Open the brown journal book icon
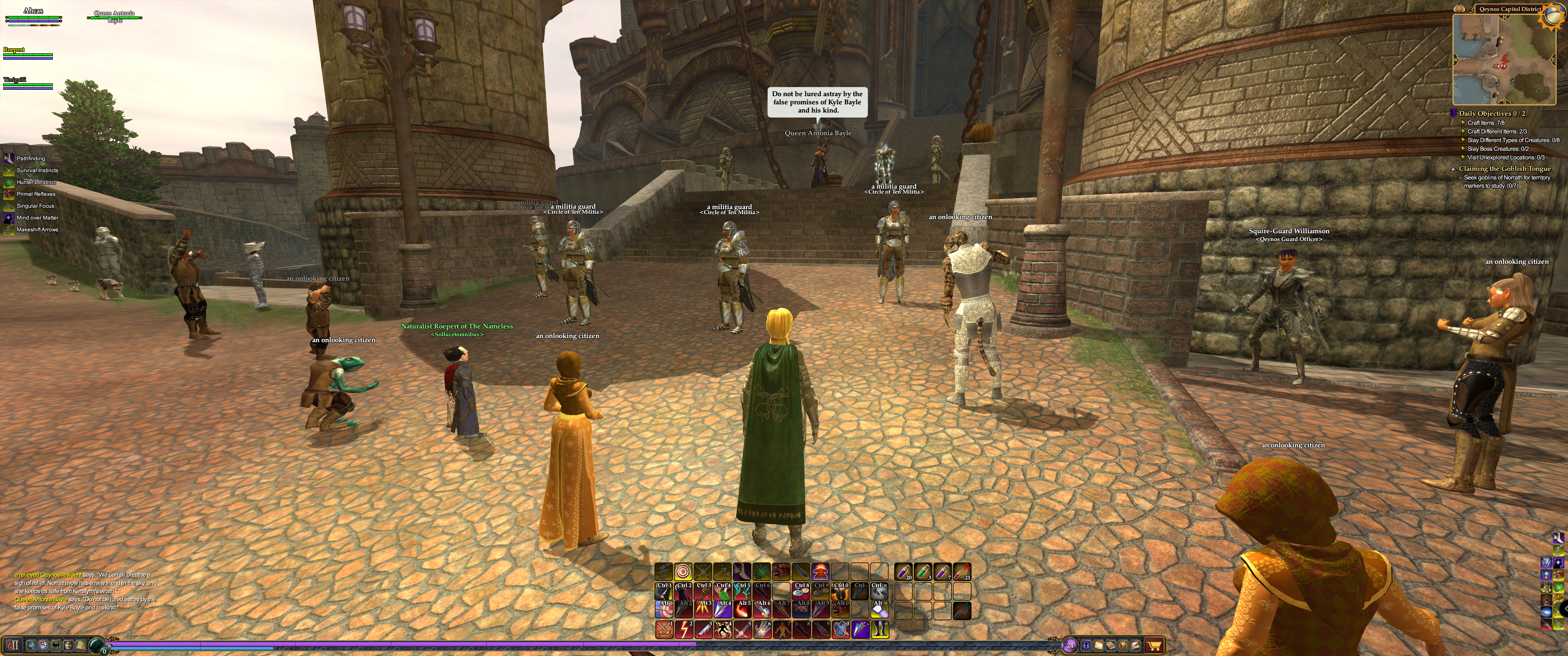This screenshot has height=656, width=1568. [x=1111, y=645]
